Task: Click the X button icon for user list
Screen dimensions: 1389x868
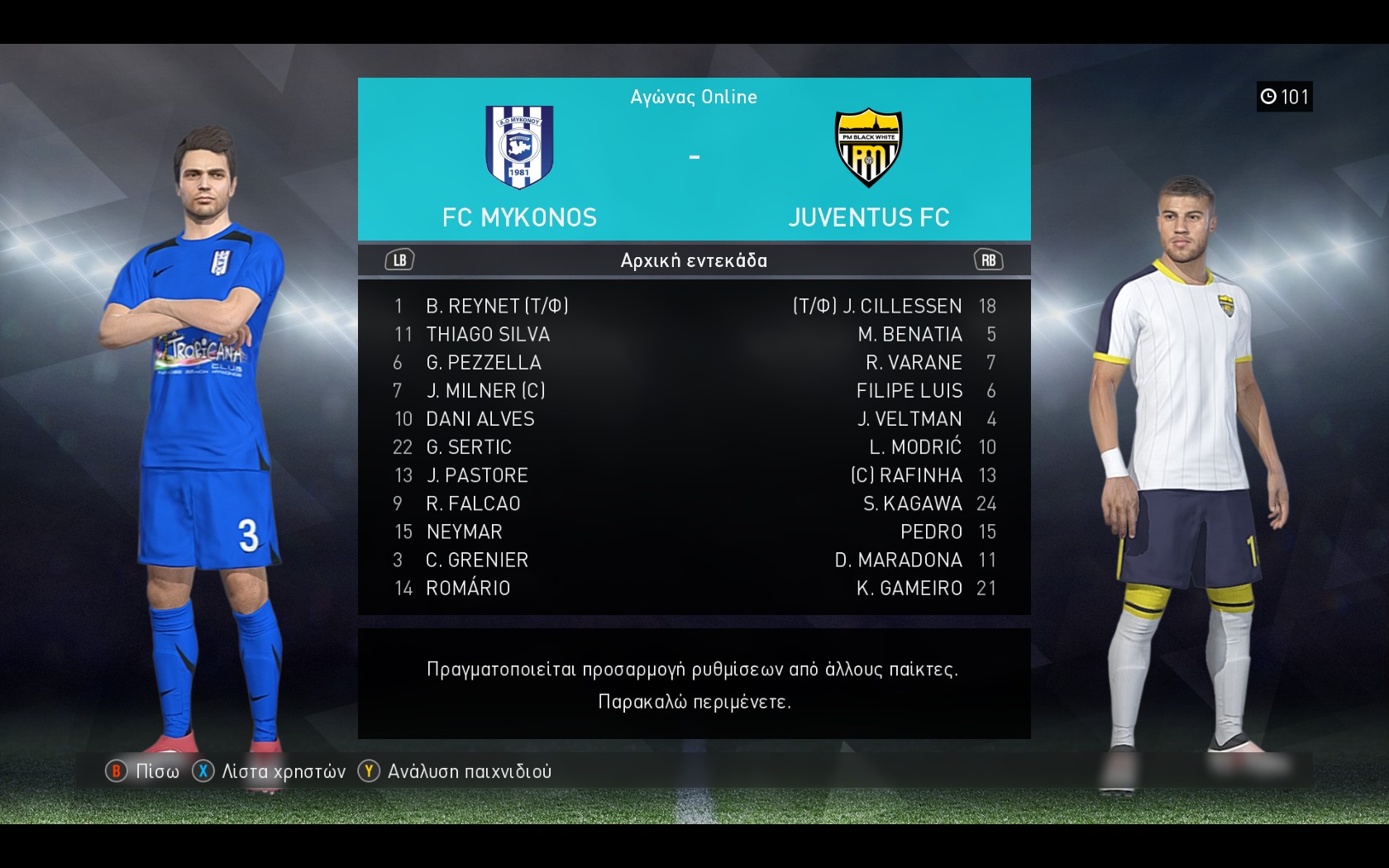Action: 201,770
